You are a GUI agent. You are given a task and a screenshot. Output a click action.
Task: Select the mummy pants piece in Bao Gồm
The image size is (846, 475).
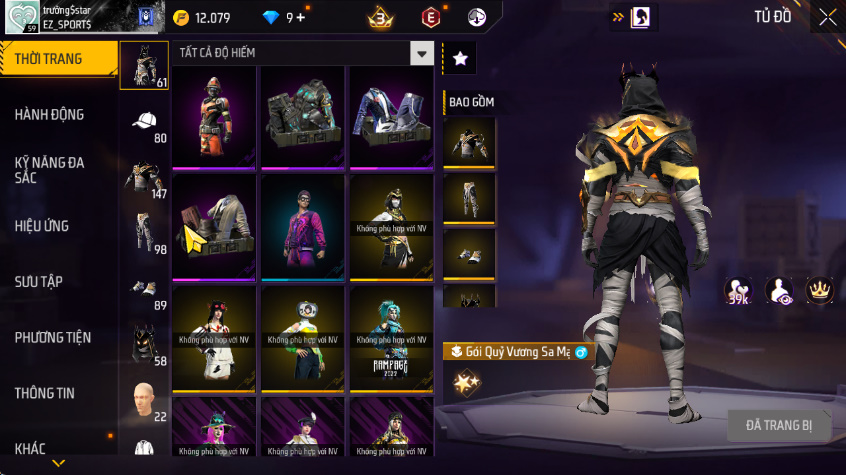(469, 198)
